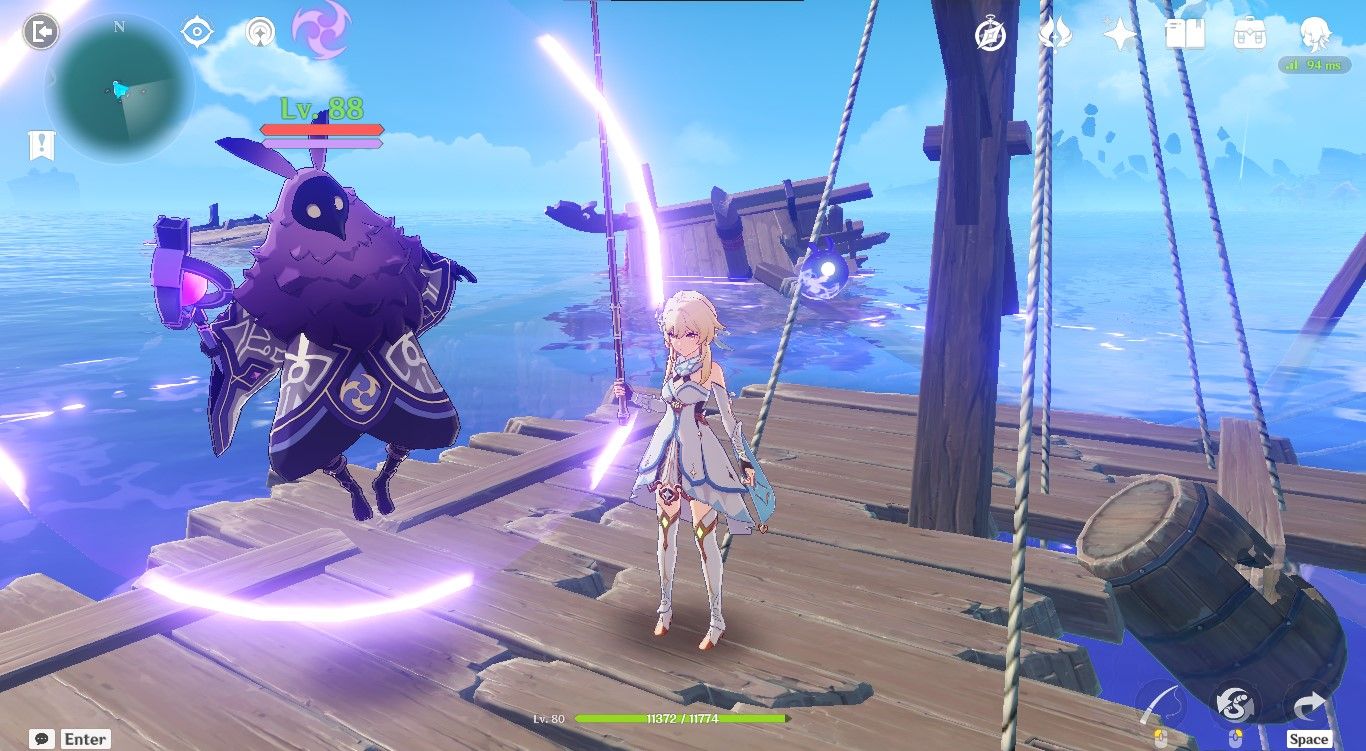The image size is (1366, 751).
Task: Click the North marker on the minimap
Action: pyautogui.click(x=118, y=29)
